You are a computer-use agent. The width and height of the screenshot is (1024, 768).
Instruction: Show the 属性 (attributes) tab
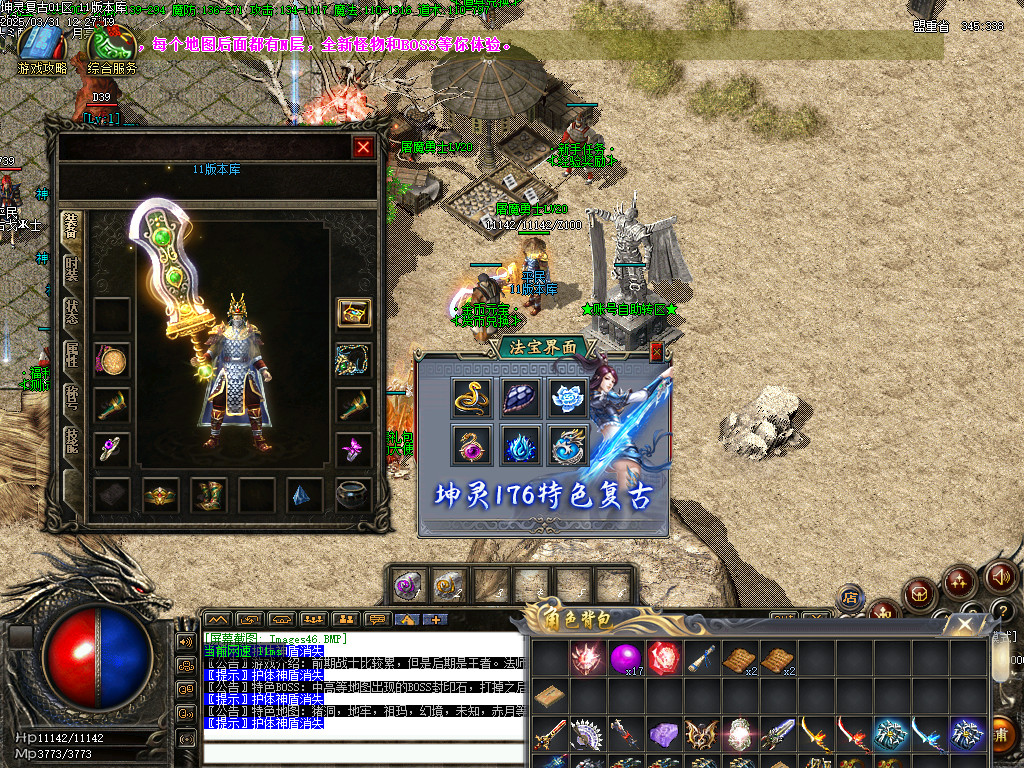[x=71, y=357]
